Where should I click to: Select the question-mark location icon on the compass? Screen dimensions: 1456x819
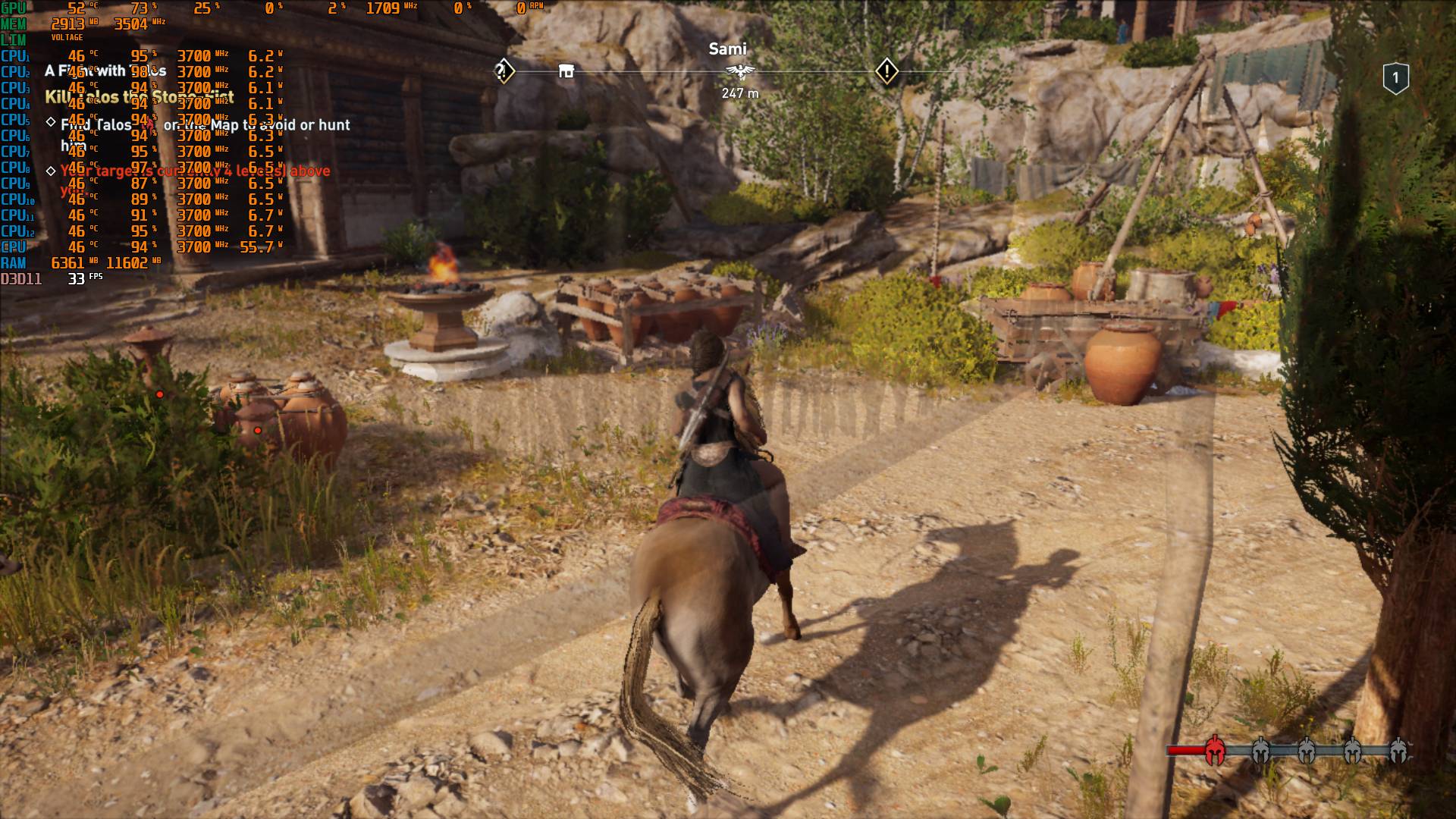[x=501, y=70]
